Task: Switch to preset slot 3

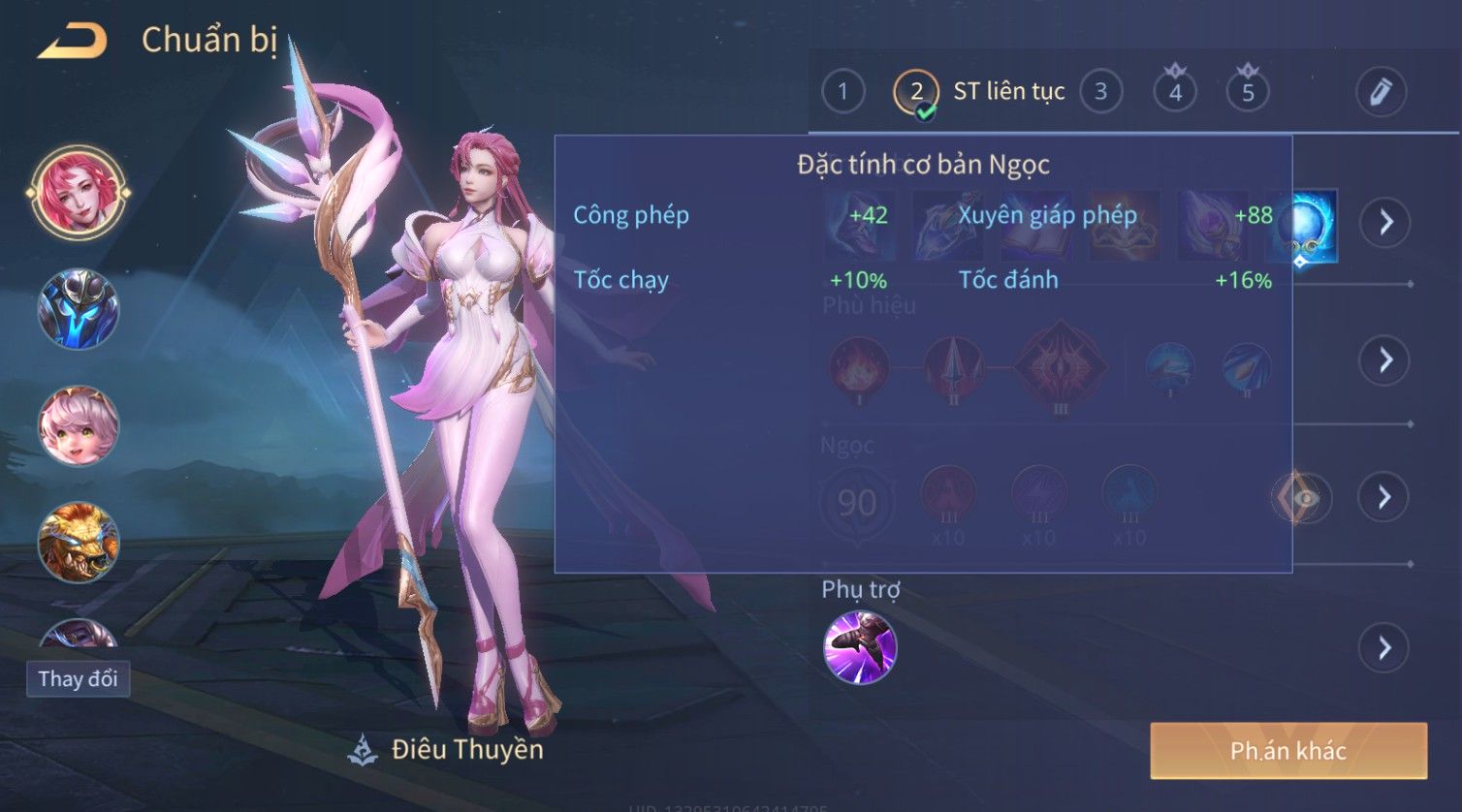Action: (1100, 92)
